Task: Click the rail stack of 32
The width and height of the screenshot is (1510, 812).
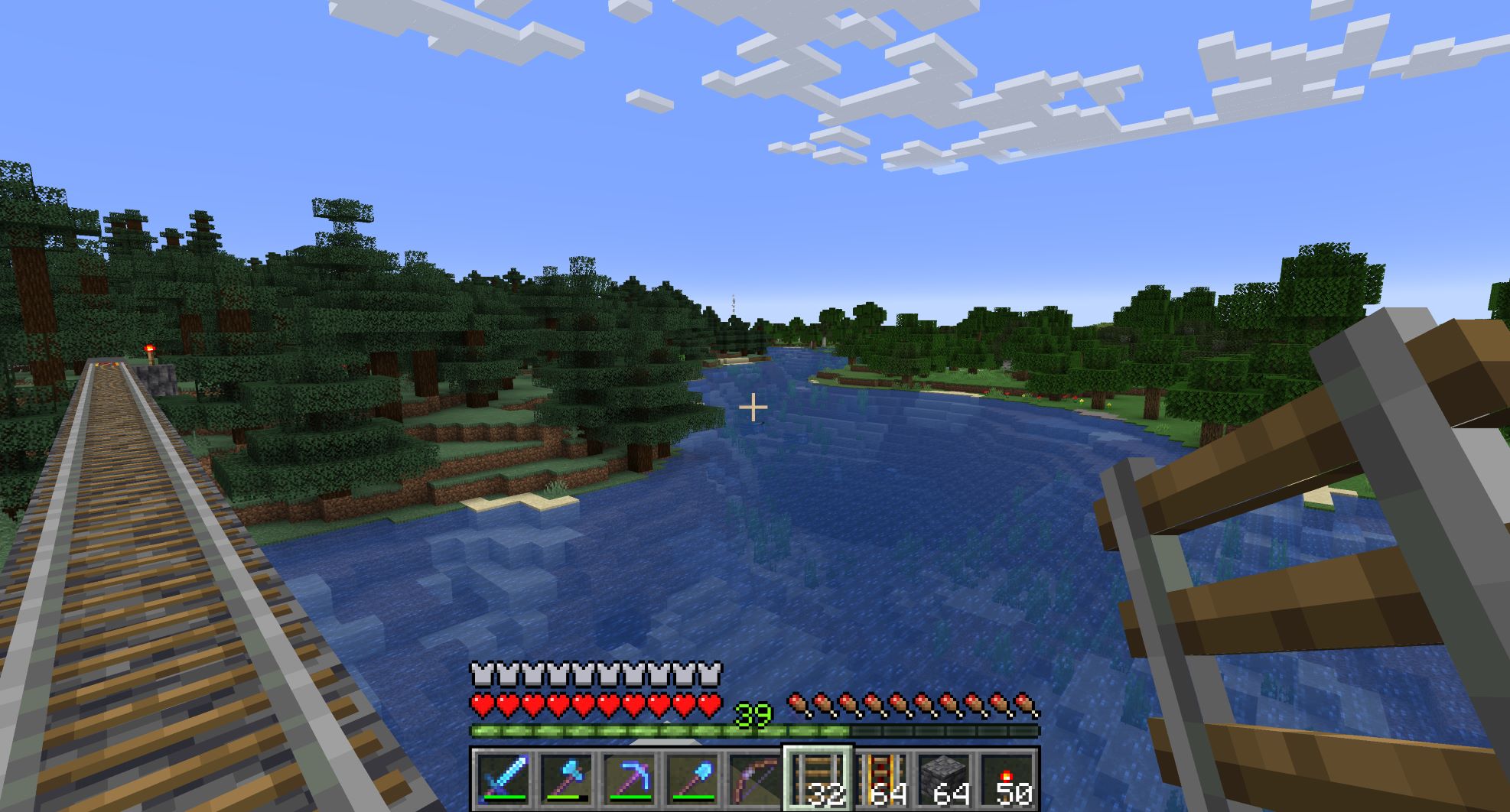Action: (817, 778)
